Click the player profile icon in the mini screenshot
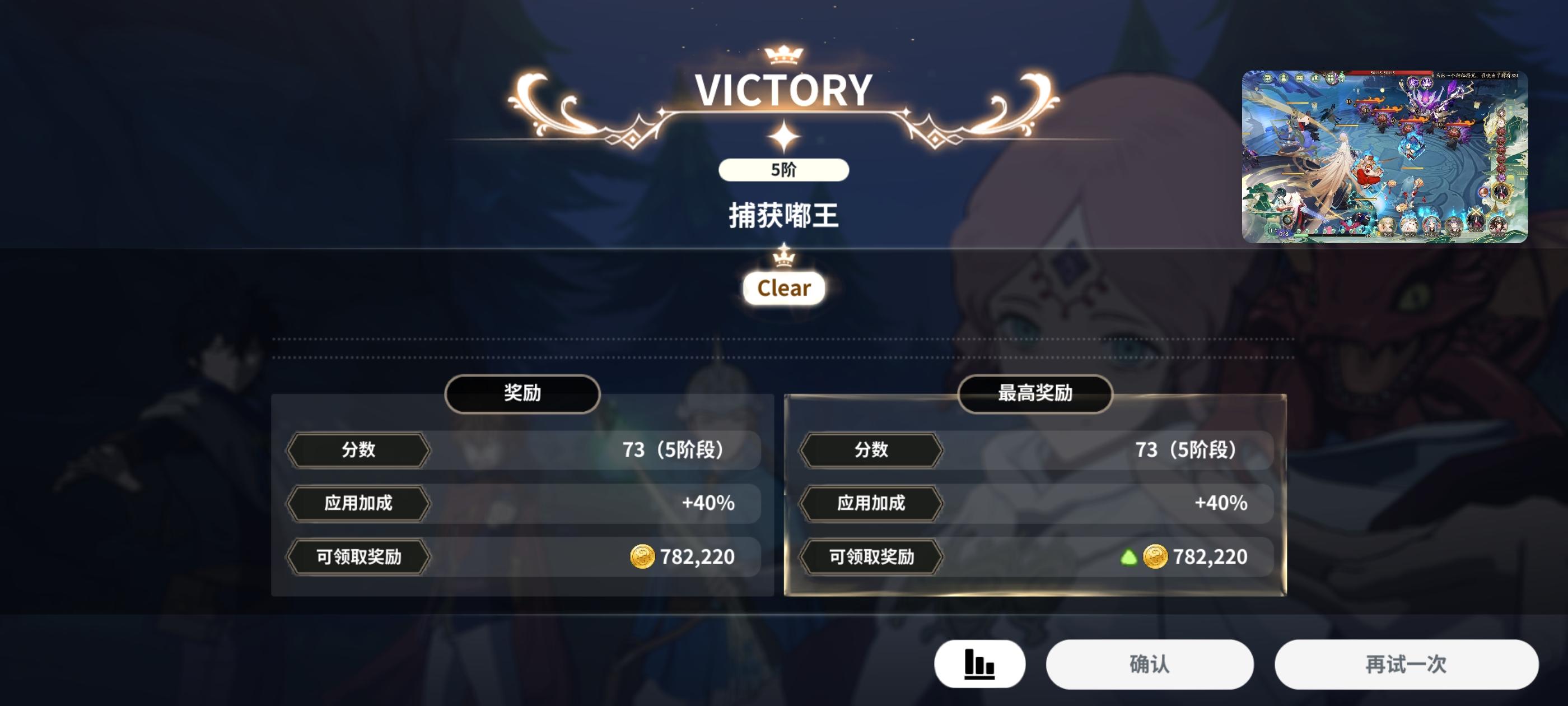 click(x=1284, y=78)
